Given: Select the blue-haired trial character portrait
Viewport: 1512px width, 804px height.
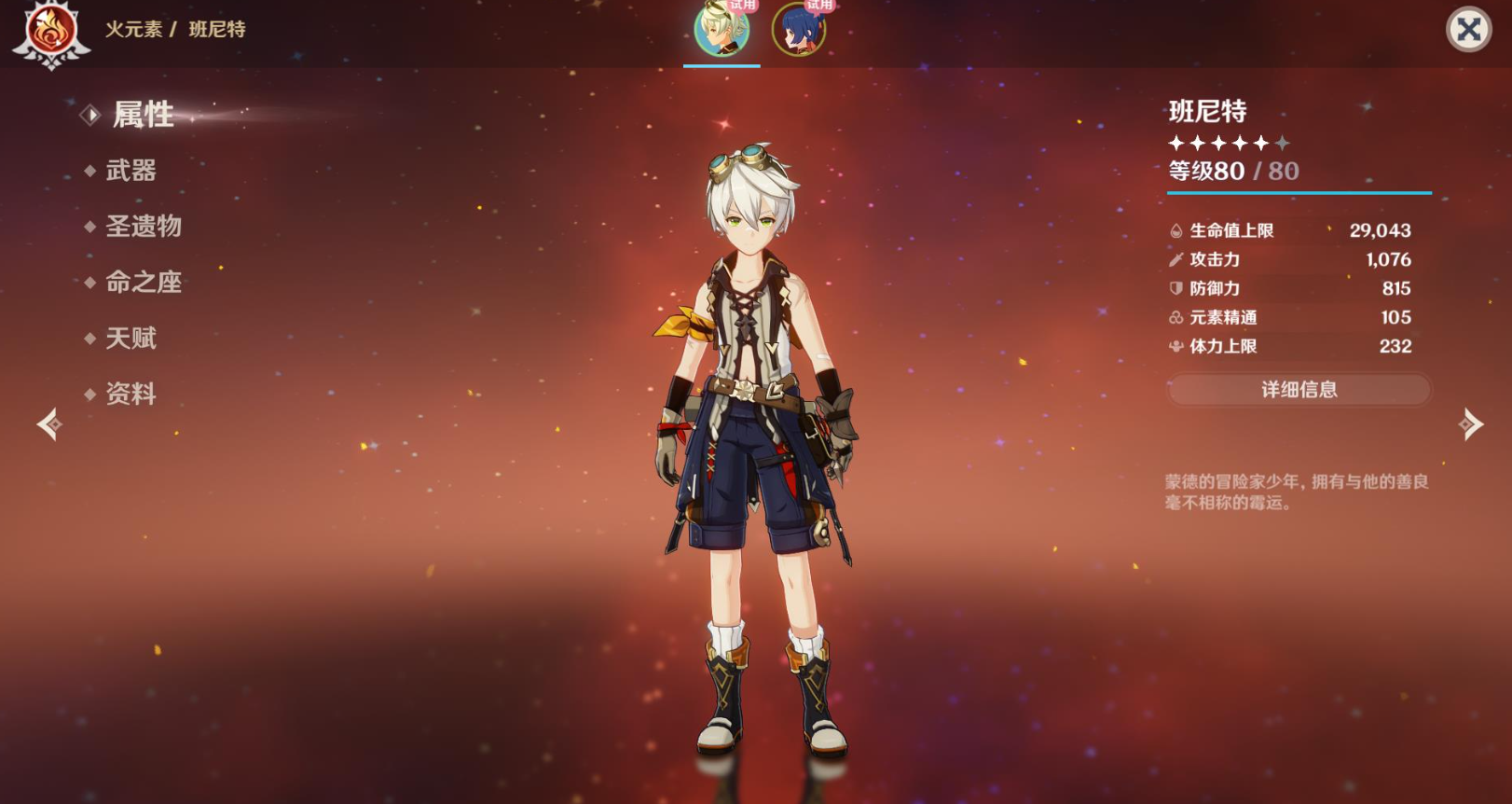Looking at the screenshot, I should tap(799, 29).
